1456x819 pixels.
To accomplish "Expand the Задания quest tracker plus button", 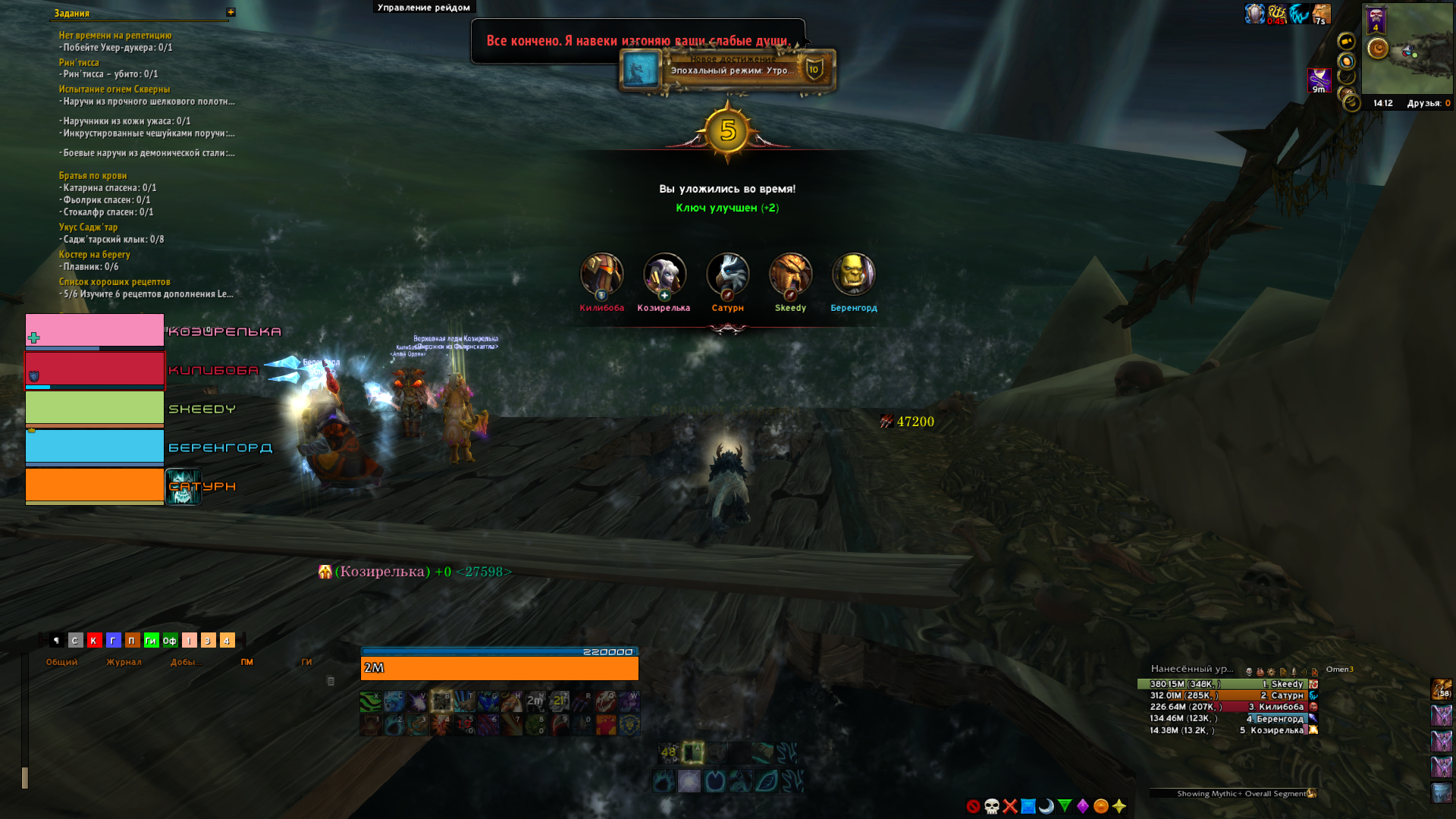I will (231, 12).
